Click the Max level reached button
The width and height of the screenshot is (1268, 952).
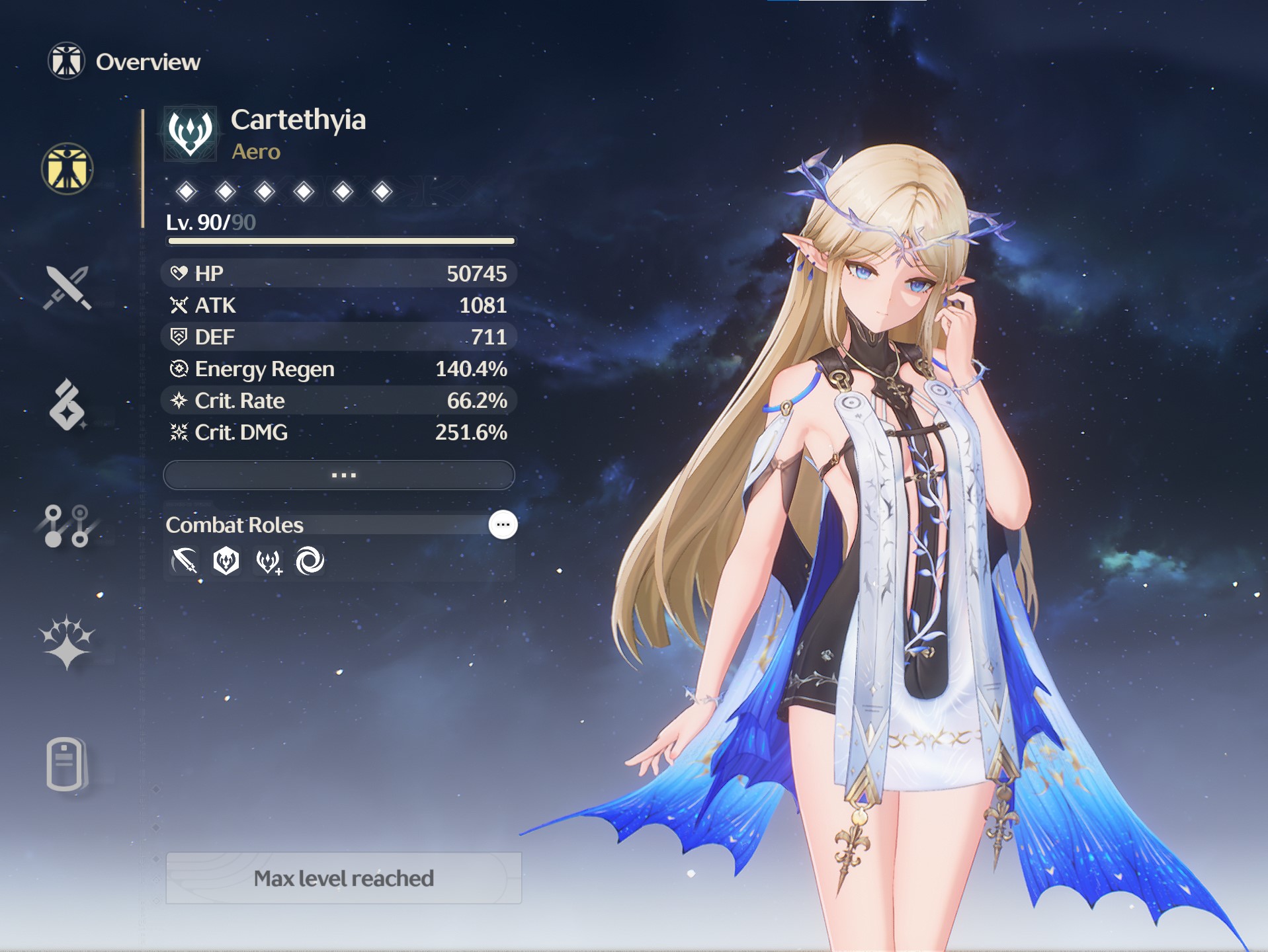pyautogui.click(x=343, y=878)
